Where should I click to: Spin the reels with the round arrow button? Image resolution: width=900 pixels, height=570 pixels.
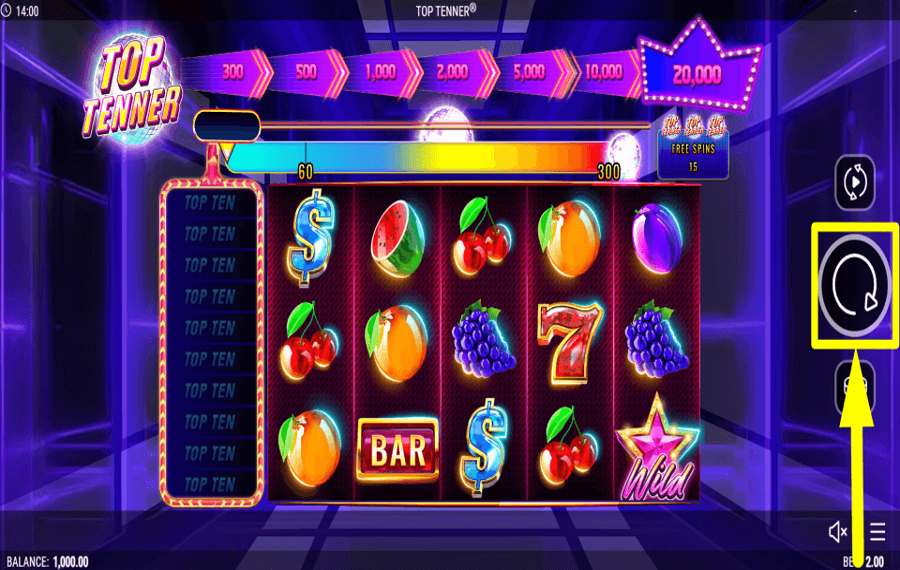pos(855,284)
